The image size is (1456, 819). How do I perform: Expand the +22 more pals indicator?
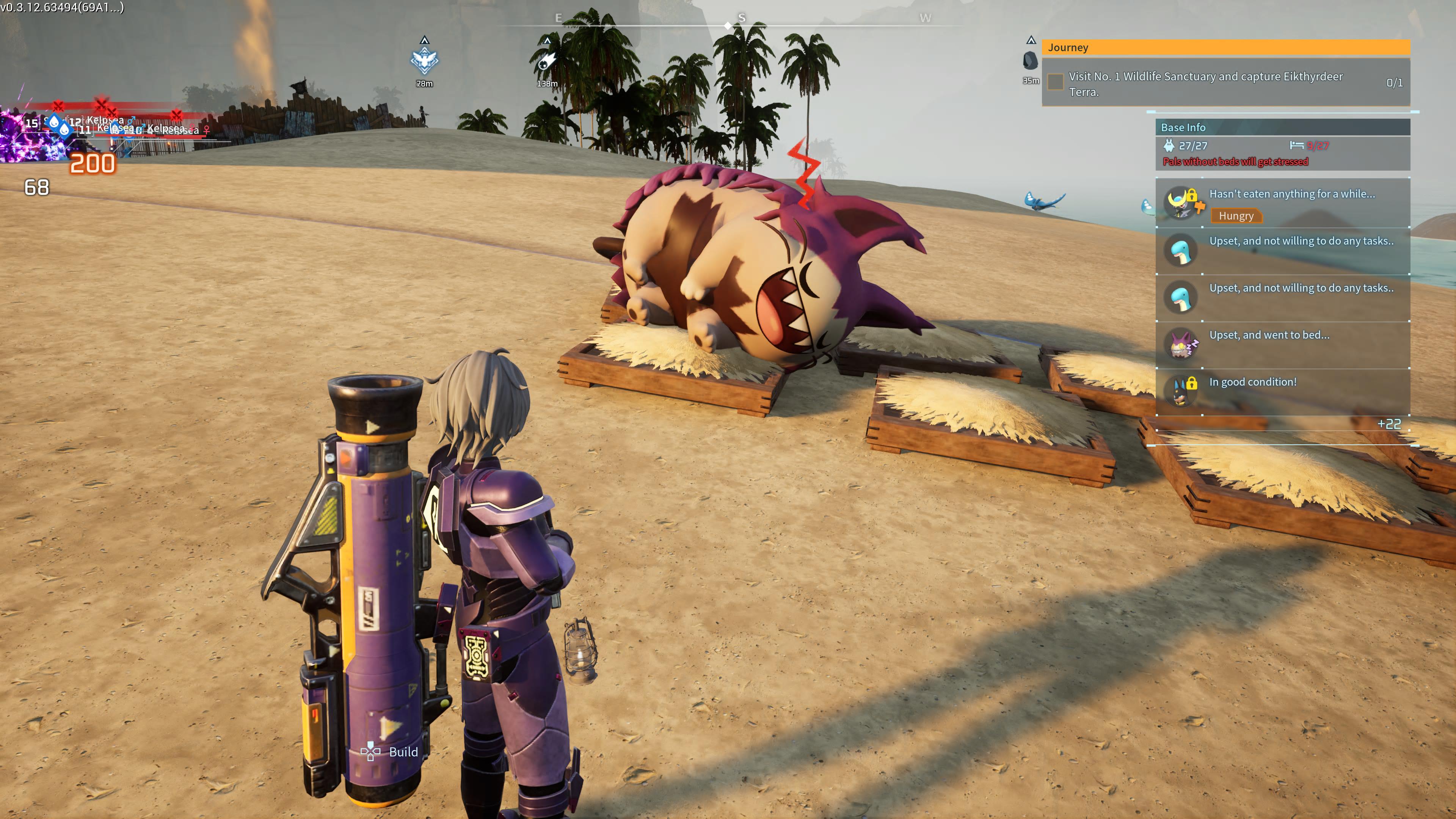[x=1389, y=424]
